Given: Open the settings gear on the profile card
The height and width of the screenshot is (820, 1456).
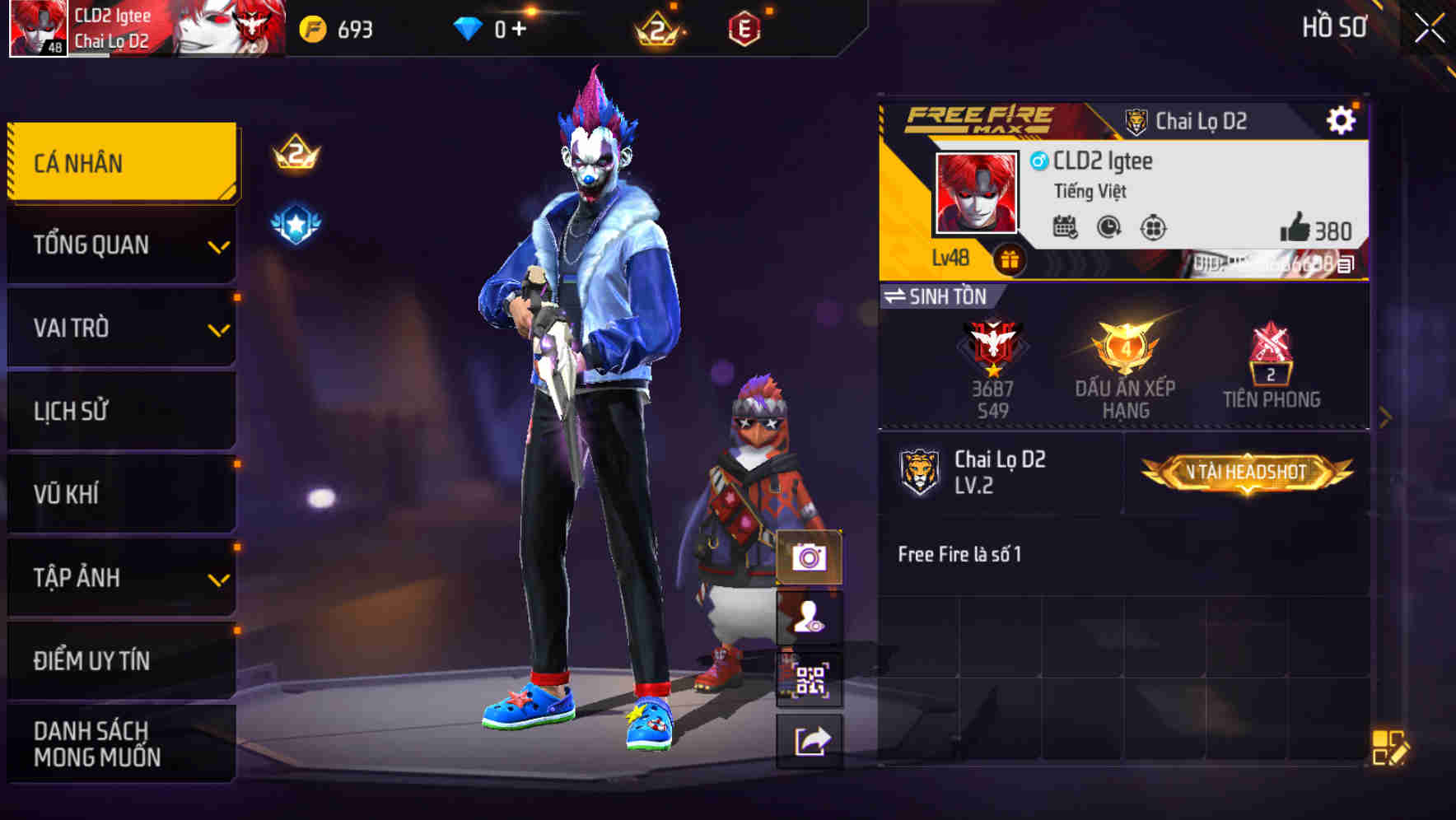Looking at the screenshot, I should [x=1342, y=119].
